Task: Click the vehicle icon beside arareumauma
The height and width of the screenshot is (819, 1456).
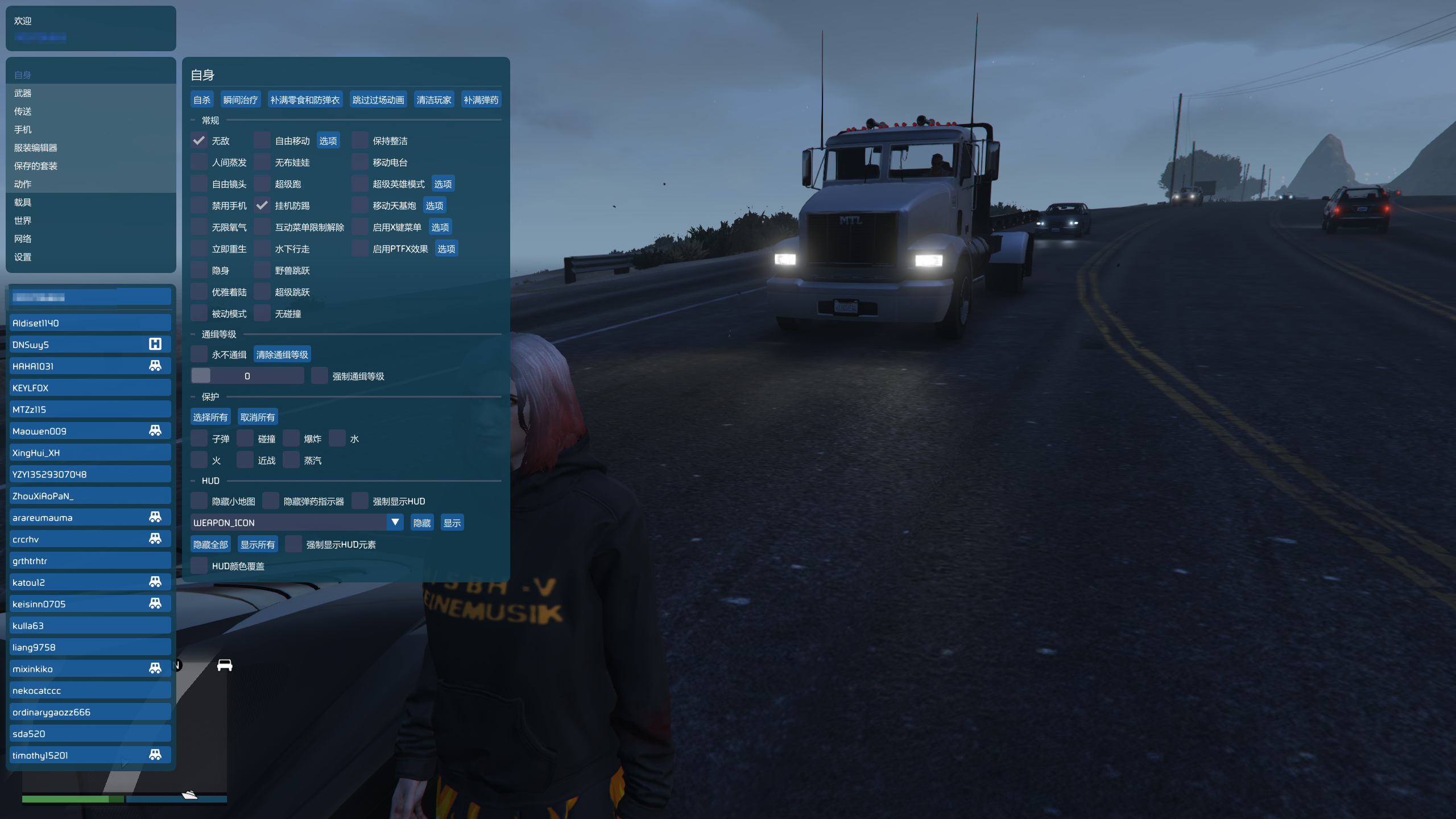Action: click(156, 517)
